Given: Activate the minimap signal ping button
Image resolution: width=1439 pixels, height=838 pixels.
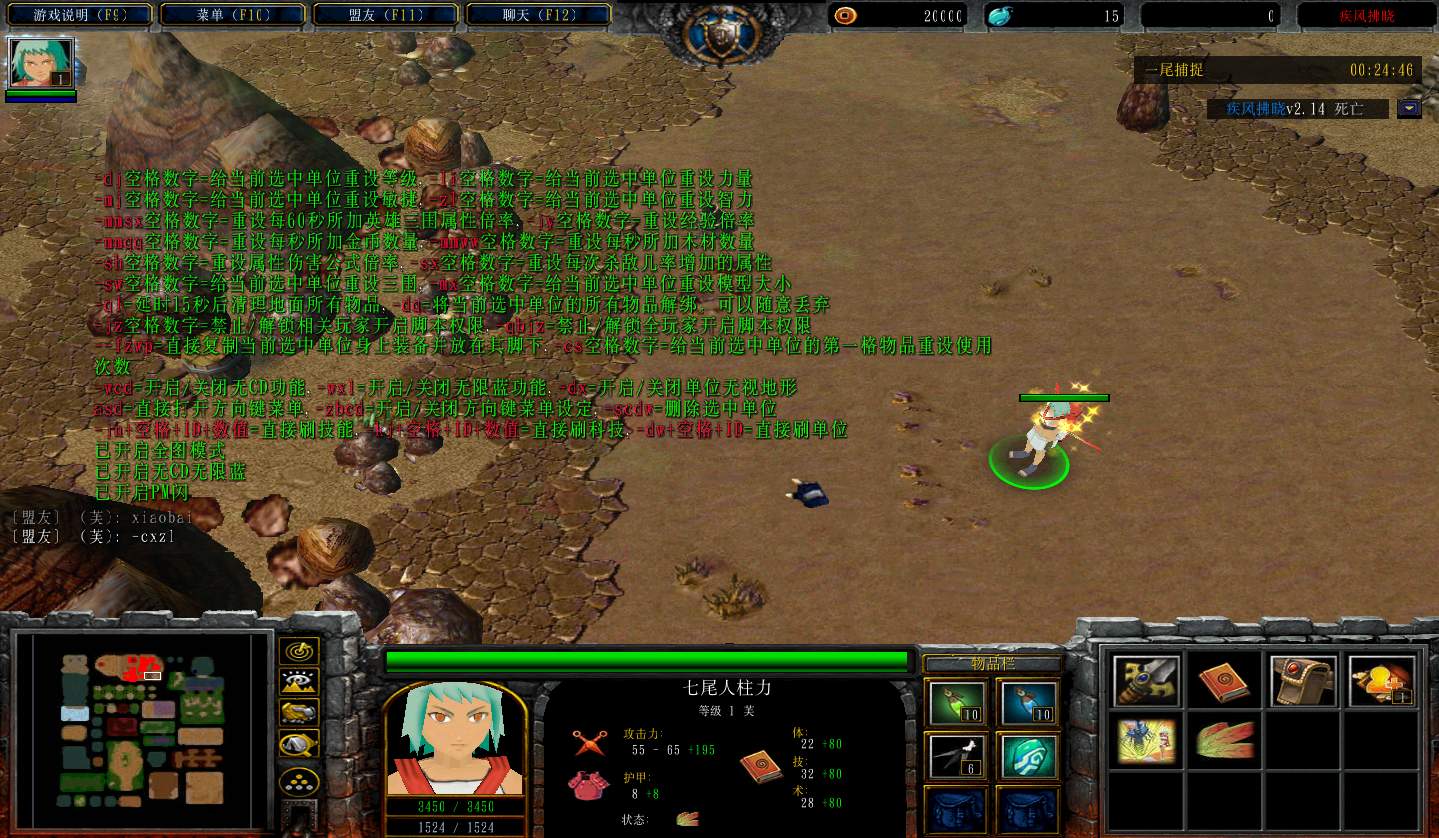Looking at the screenshot, I should 298,651.
